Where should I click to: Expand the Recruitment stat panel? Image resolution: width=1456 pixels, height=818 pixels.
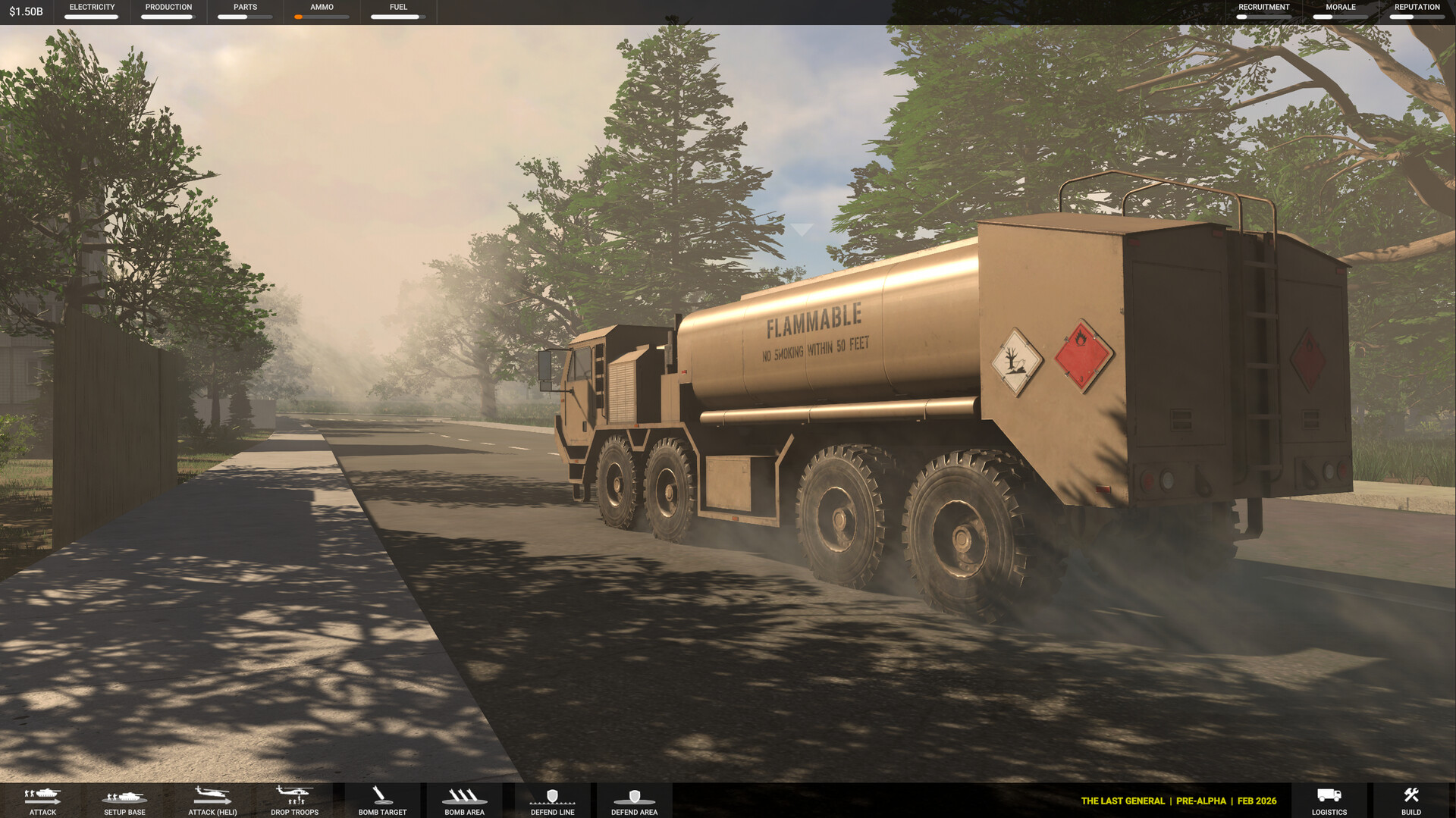click(x=1263, y=11)
